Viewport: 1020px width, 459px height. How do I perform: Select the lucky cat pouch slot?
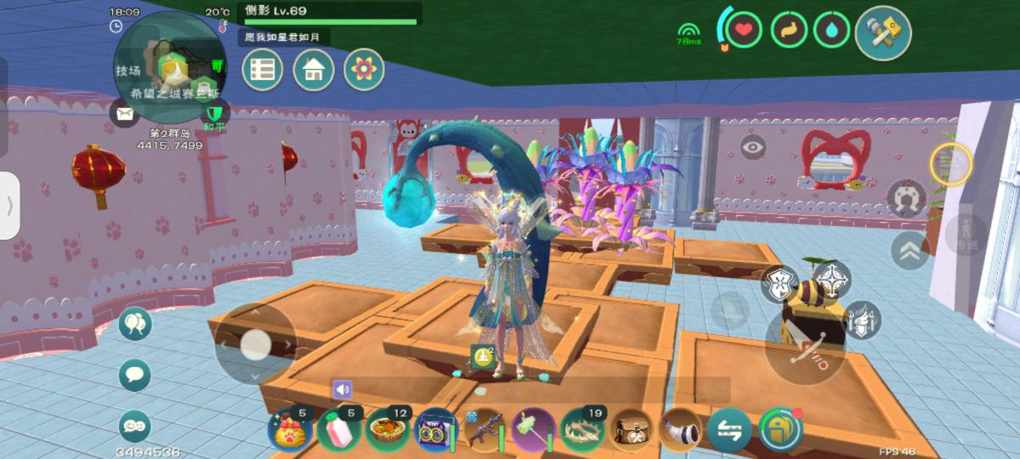coord(289,430)
